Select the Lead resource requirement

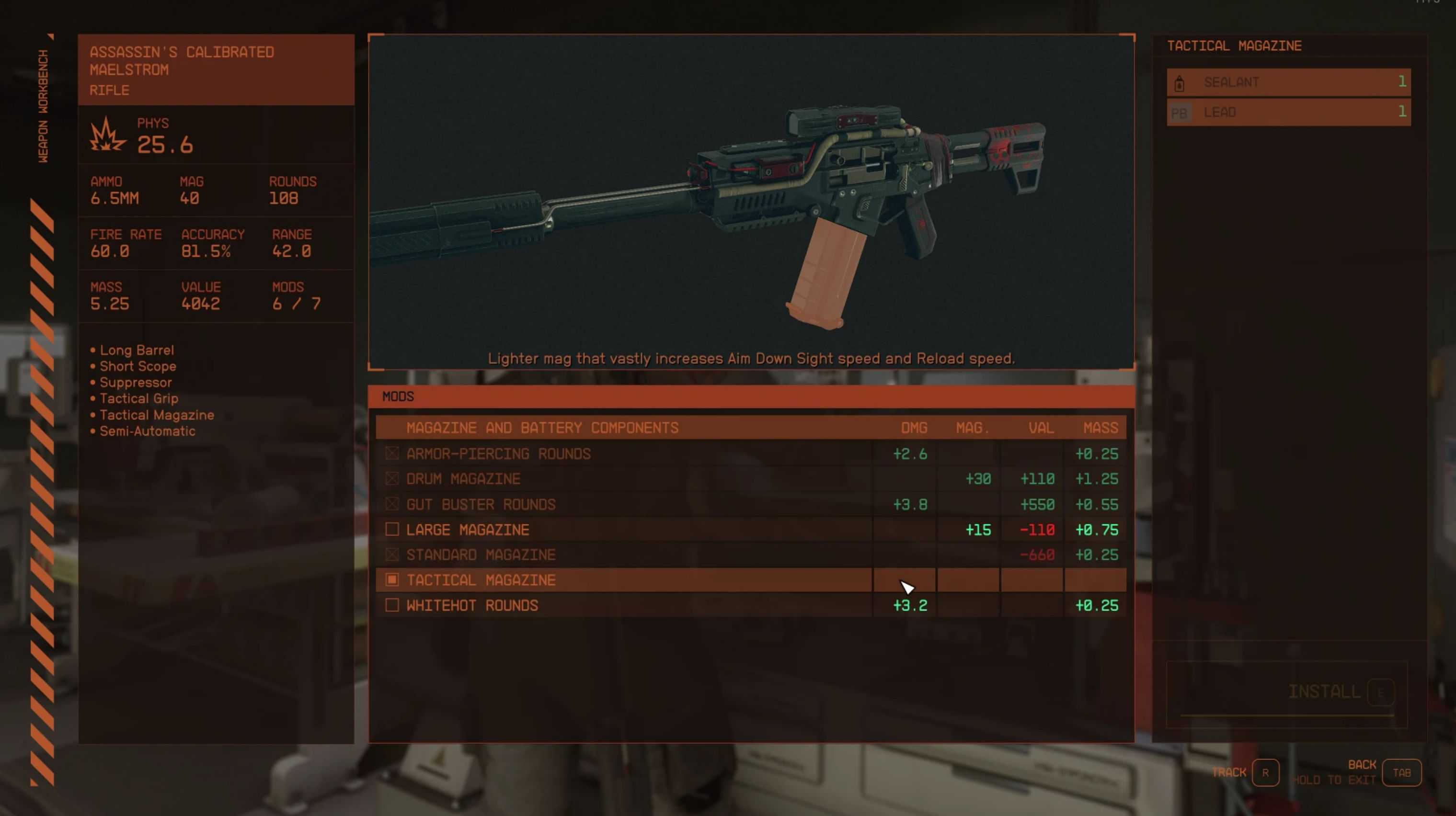tap(1288, 113)
